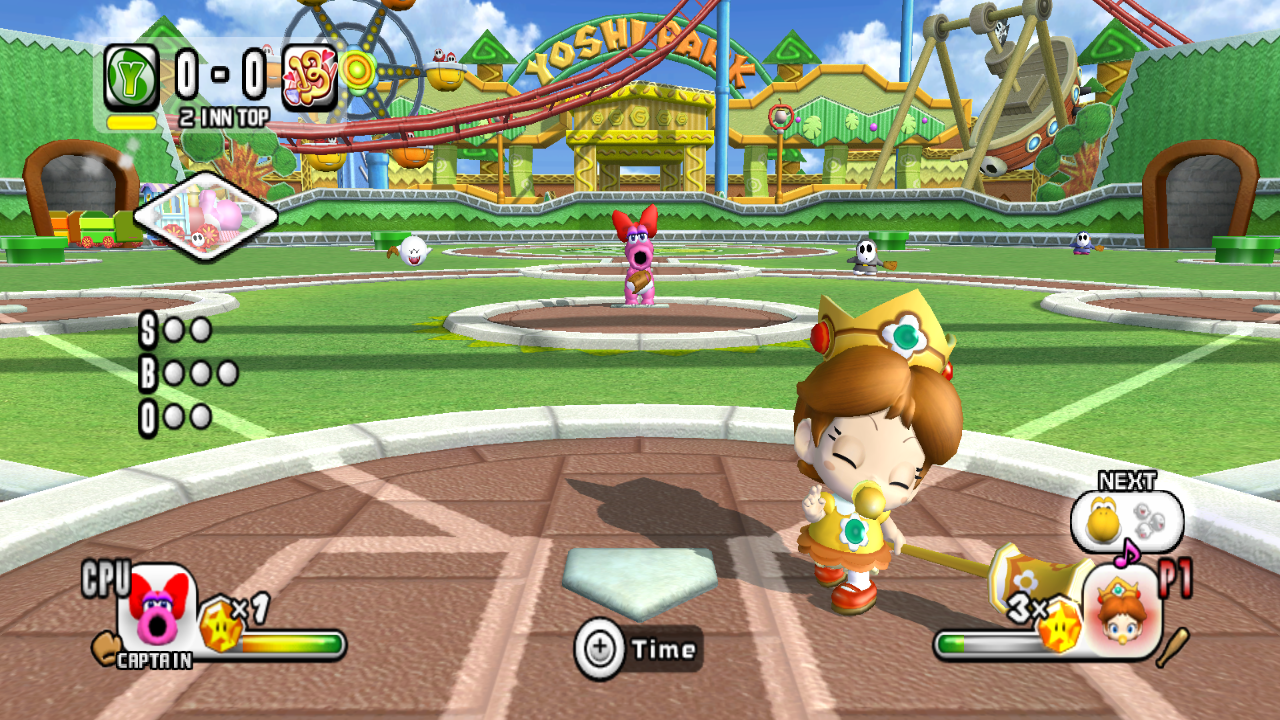Screen dimensions: 1280x720
Task: Click the fielding glove icon beside CPU
Action: point(104,647)
